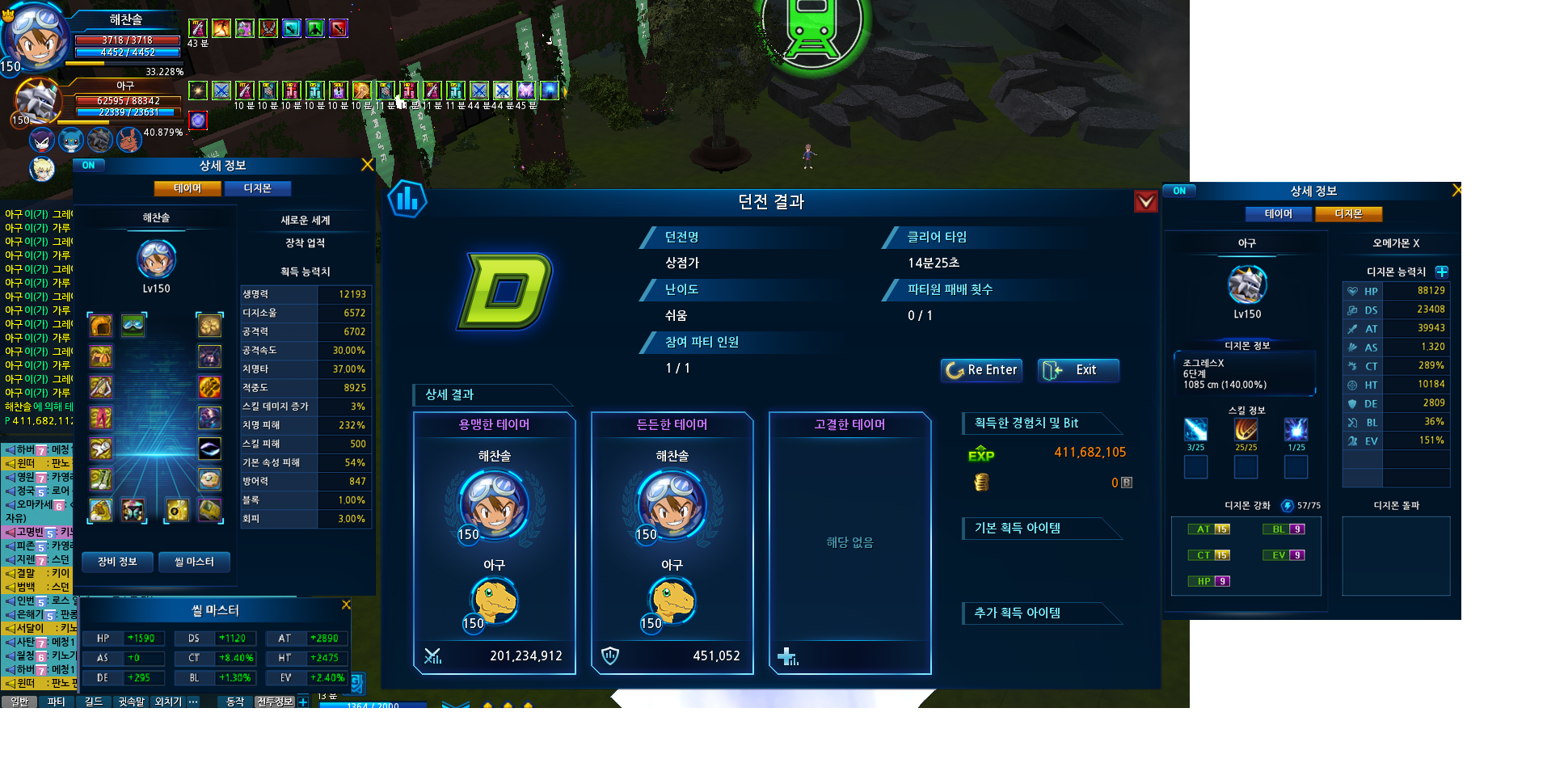
Task: Switch to 디지몬 tab in 해찬솔's detail panel
Action: [x=257, y=188]
